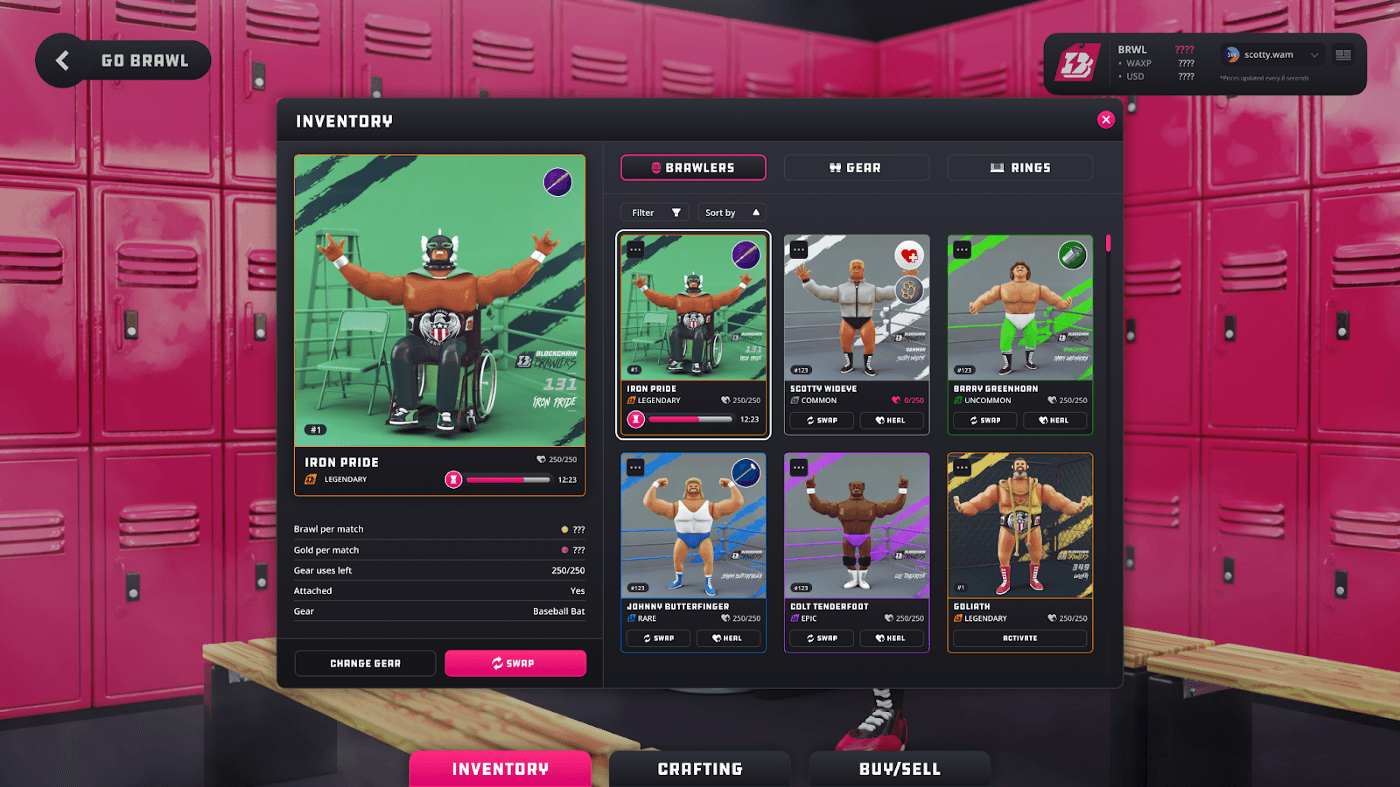This screenshot has width=1400, height=787.
Task: Click the Brawlers logo in the top-right header
Action: coord(1080,63)
